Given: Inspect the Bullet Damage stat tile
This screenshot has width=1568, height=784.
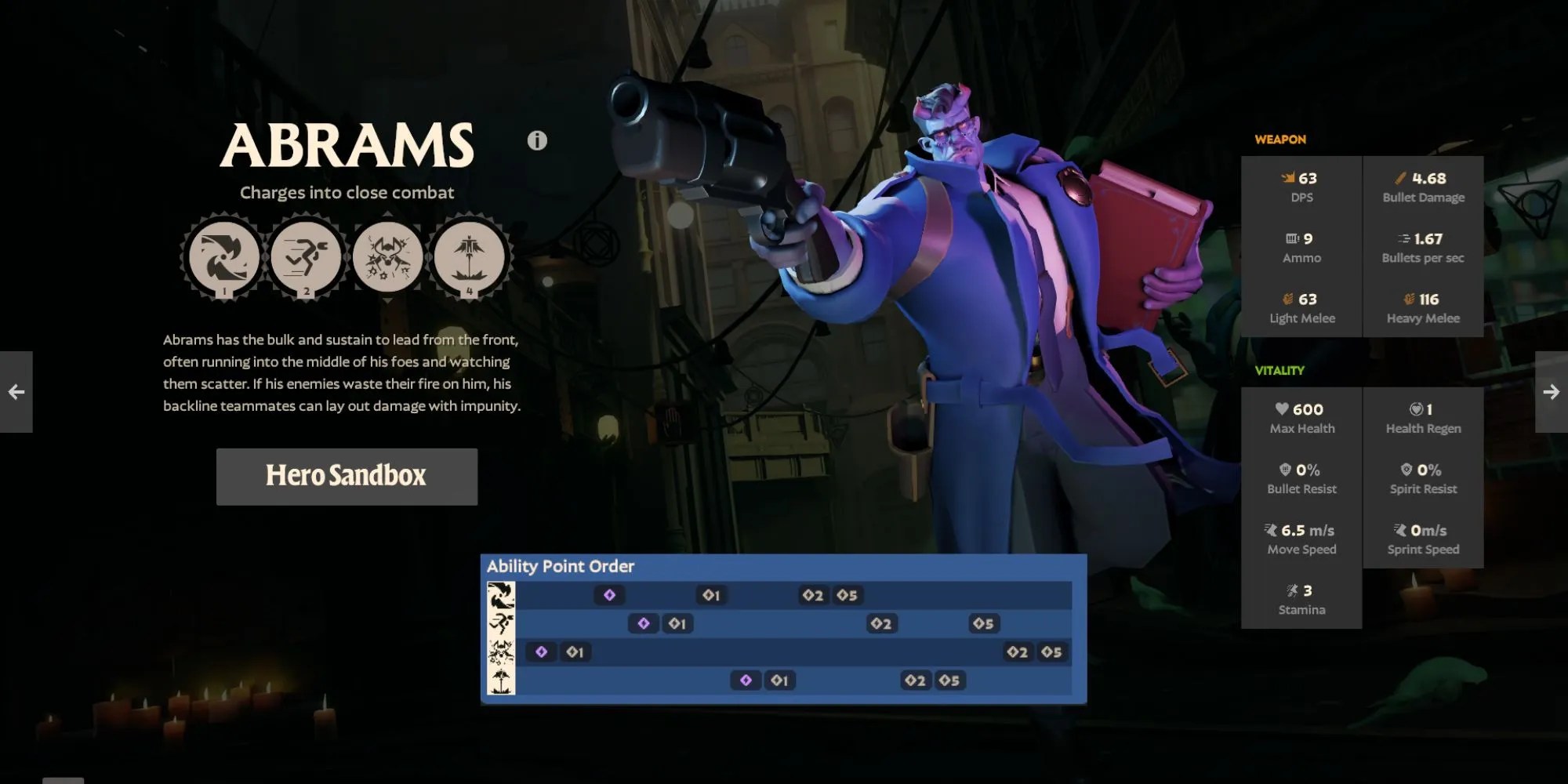Looking at the screenshot, I should click(x=1423, y=187).
